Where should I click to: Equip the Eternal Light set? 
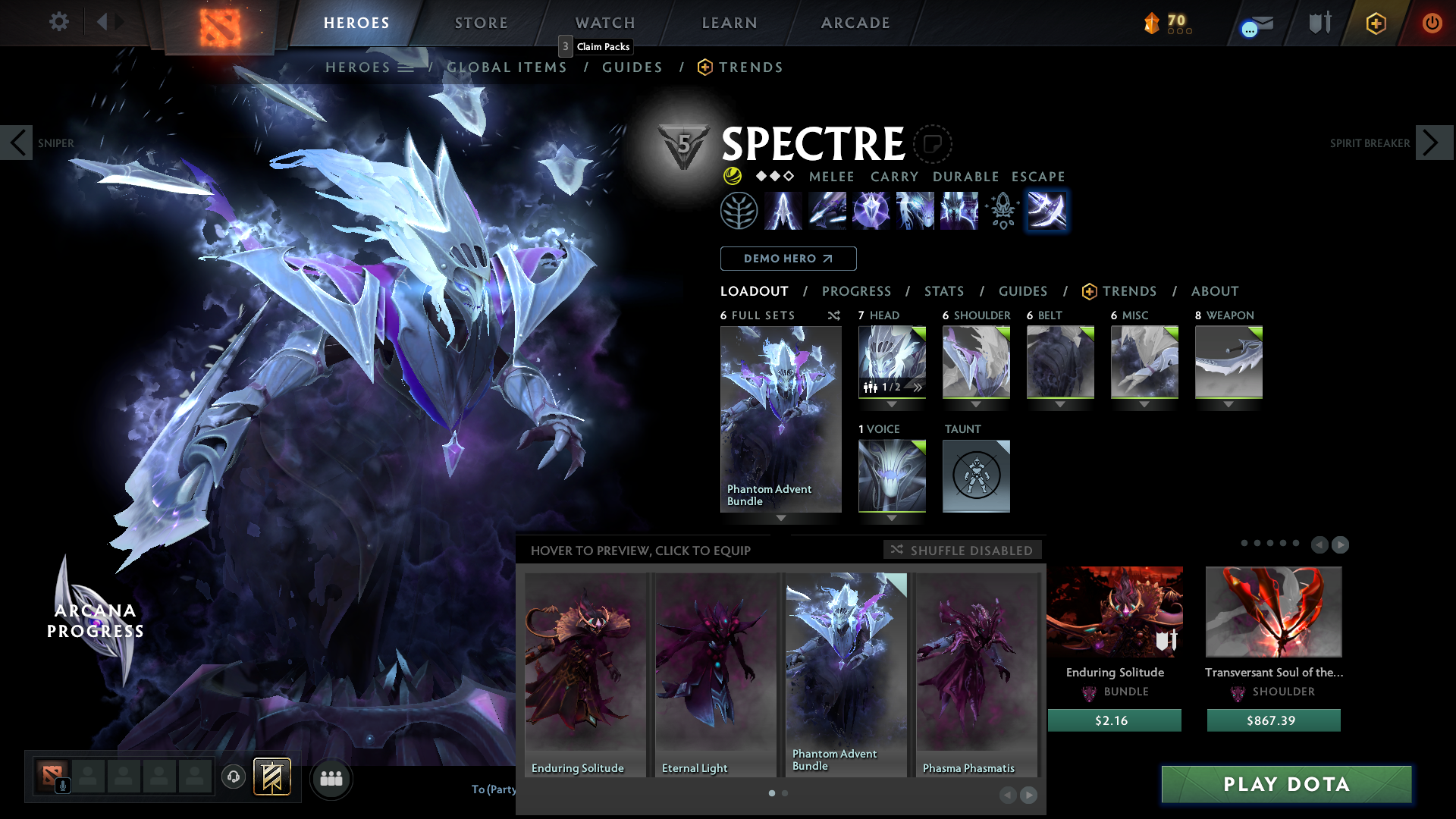[715, 674]
